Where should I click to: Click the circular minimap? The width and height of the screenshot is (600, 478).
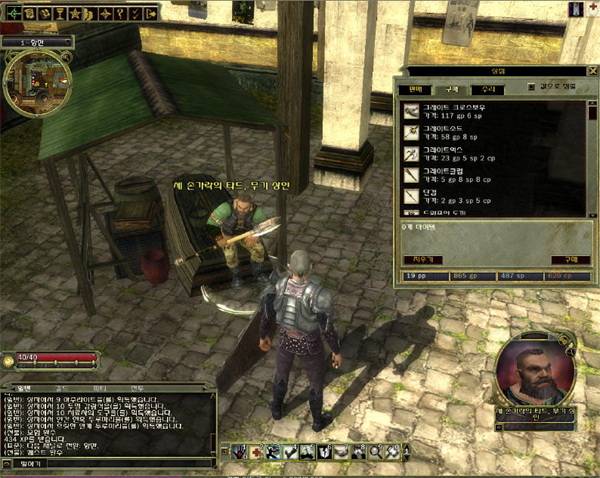(38, 83)
